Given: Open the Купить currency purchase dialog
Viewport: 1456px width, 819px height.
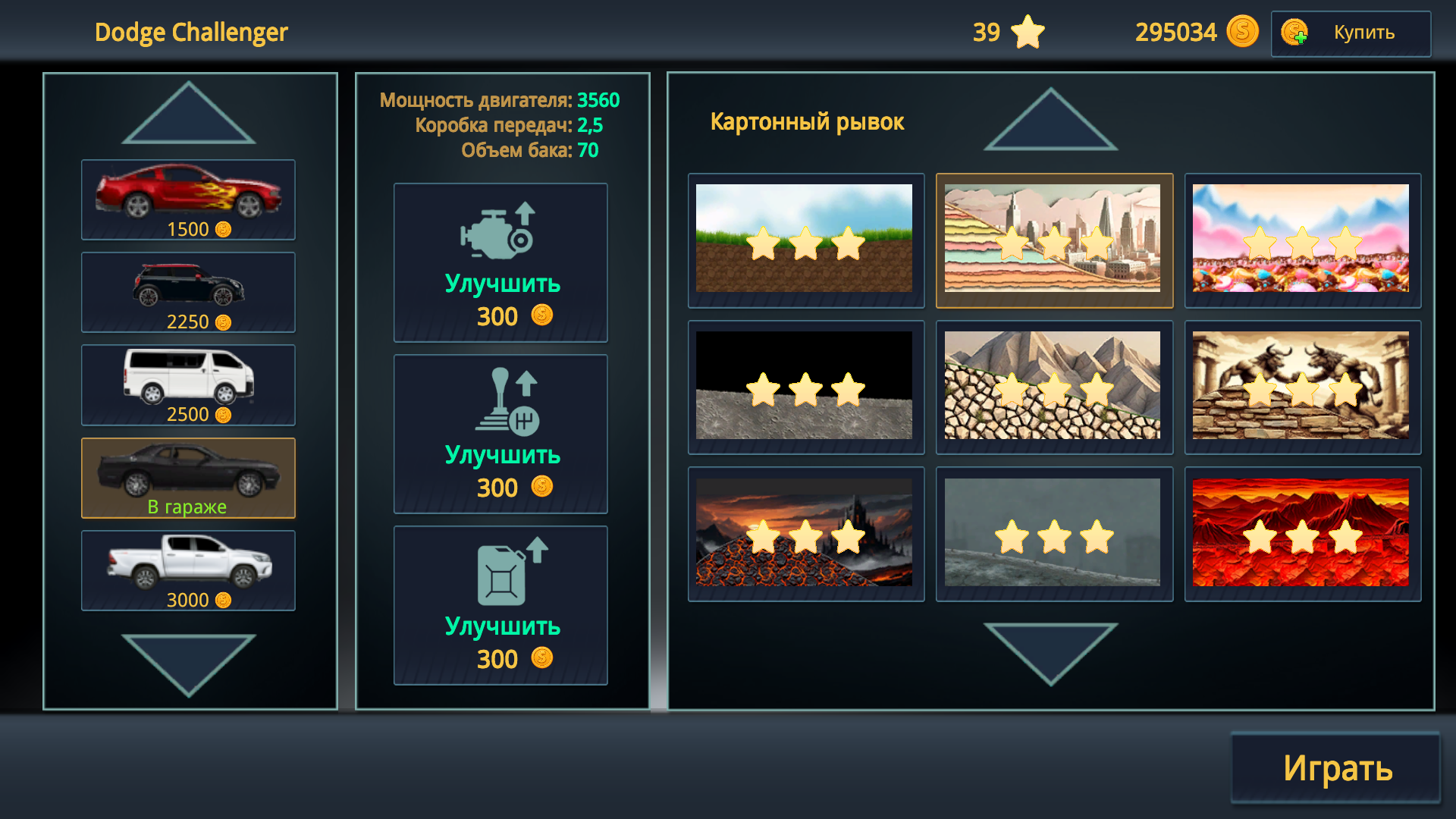Looking at the screenshot, I should [x=1362, y=33].
